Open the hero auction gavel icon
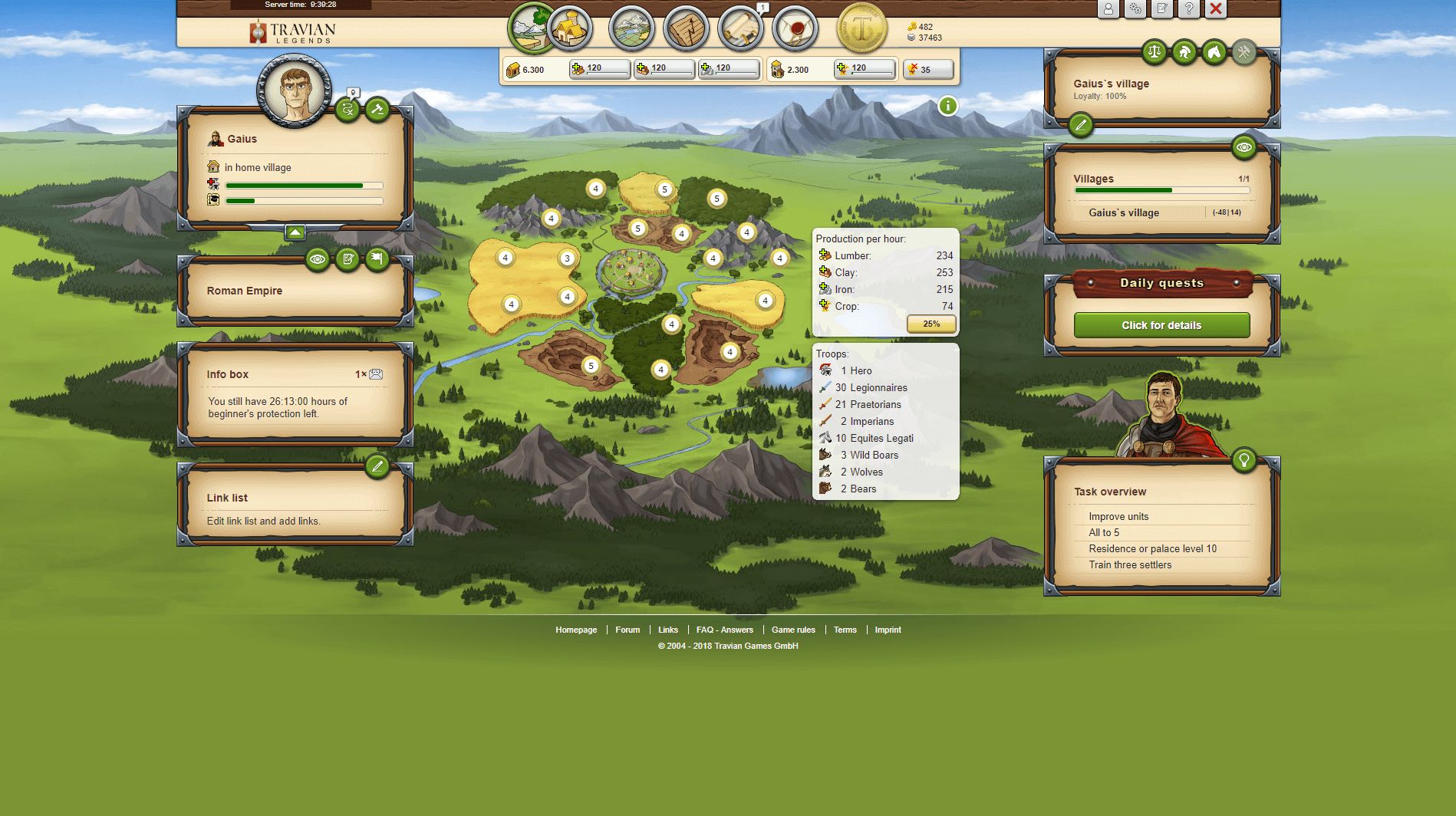The height and width of the screenshot is (816, 1456). [x=377, y=110]
